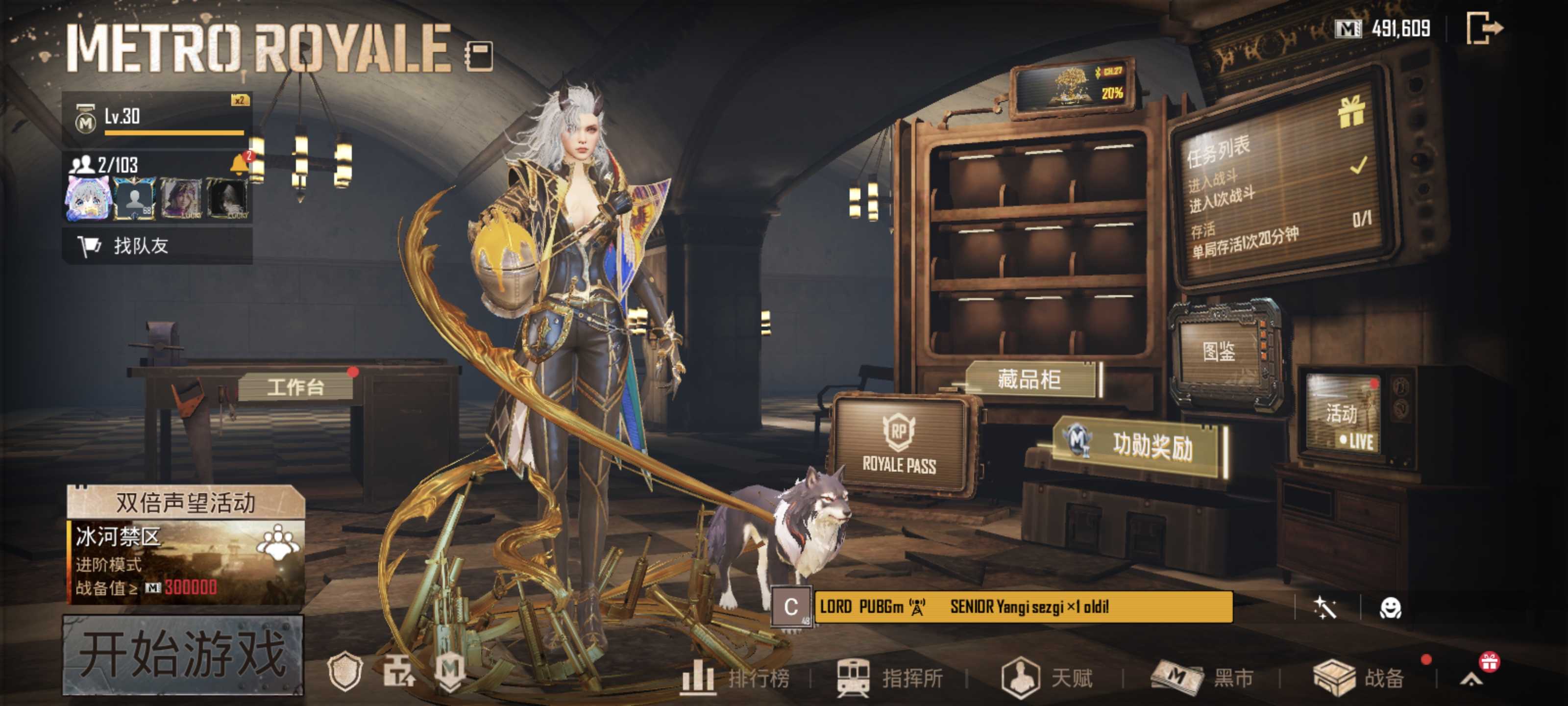
Task: Open the 天赋 talent menu
Action: click(x=1048, y=678)
